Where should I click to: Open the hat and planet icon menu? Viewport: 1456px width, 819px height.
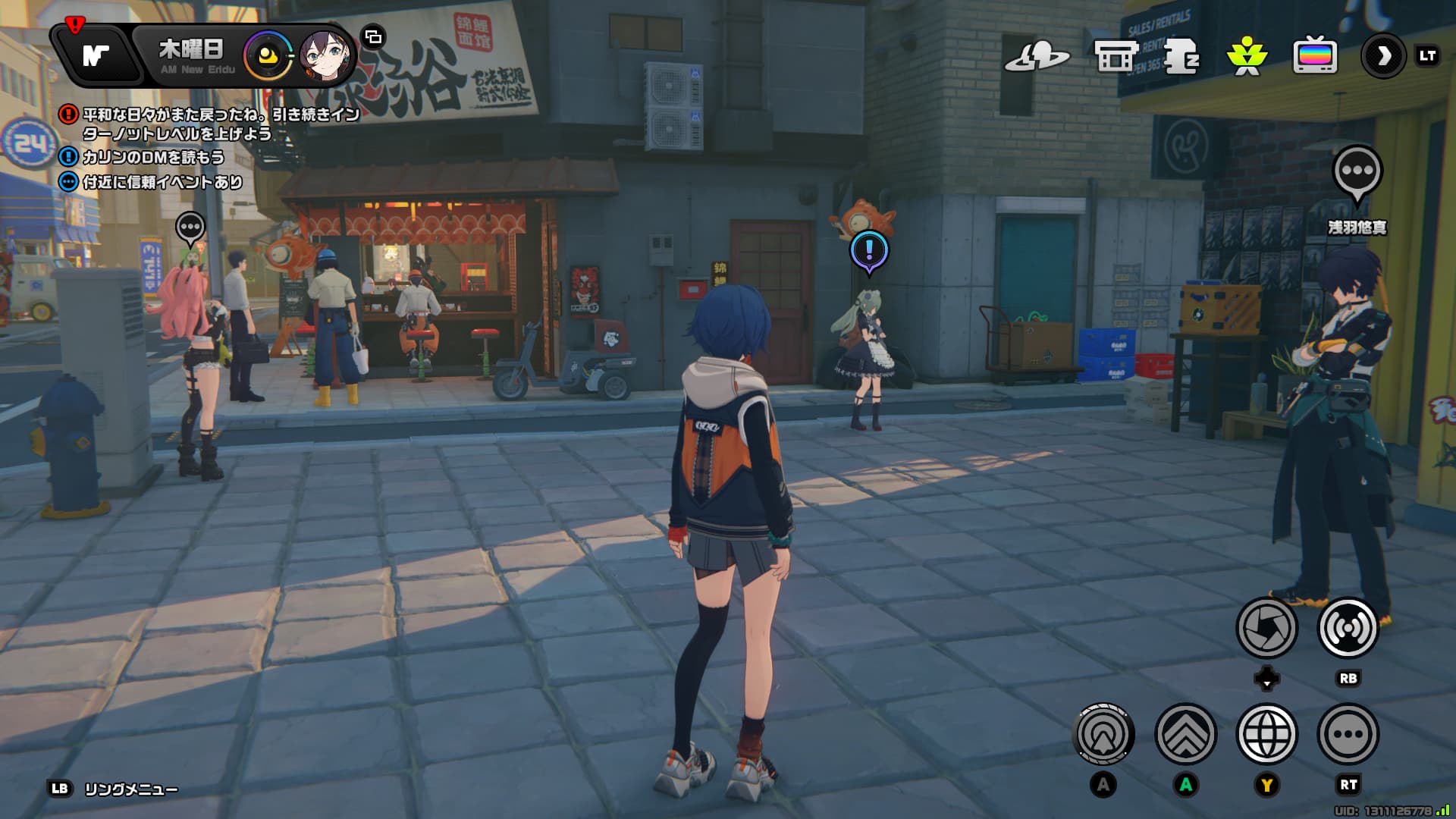pos(1036,56)
